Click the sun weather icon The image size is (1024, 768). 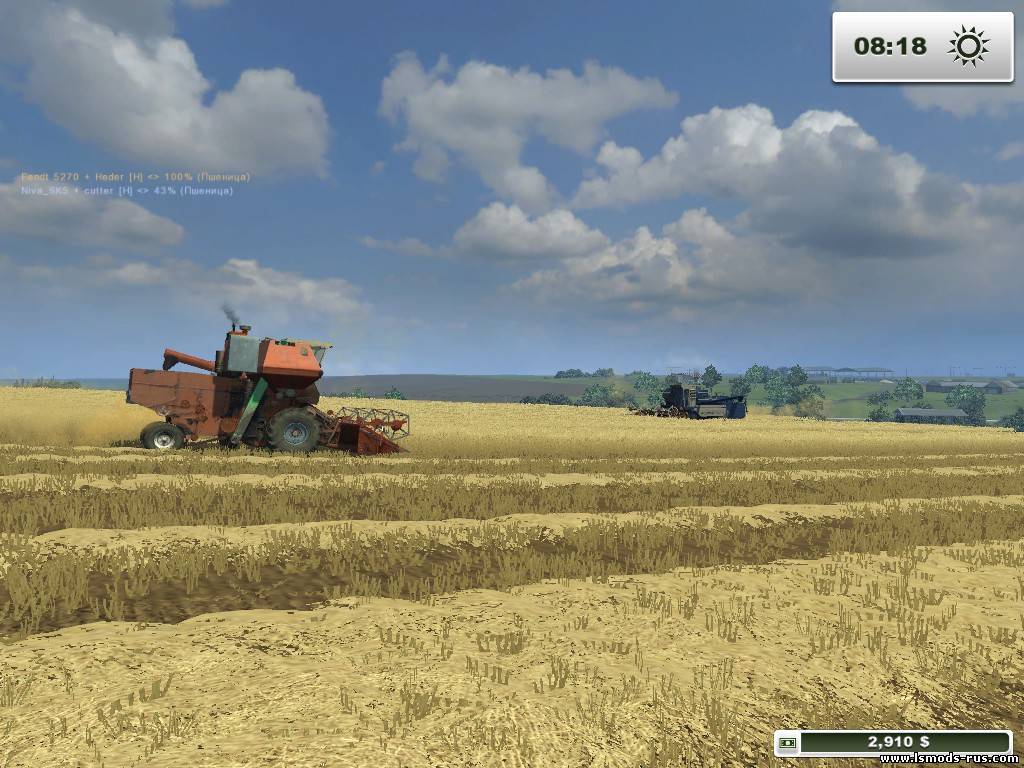click(968, 46)
